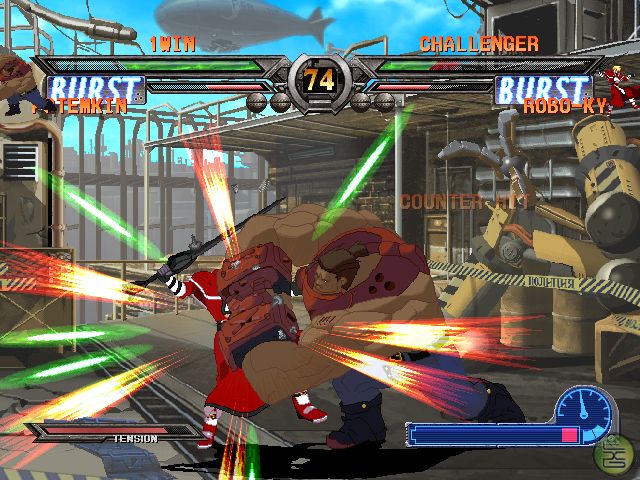Click Potemkin's character portrait
This screenshot has width=640, height=480.
pos(20,80)
